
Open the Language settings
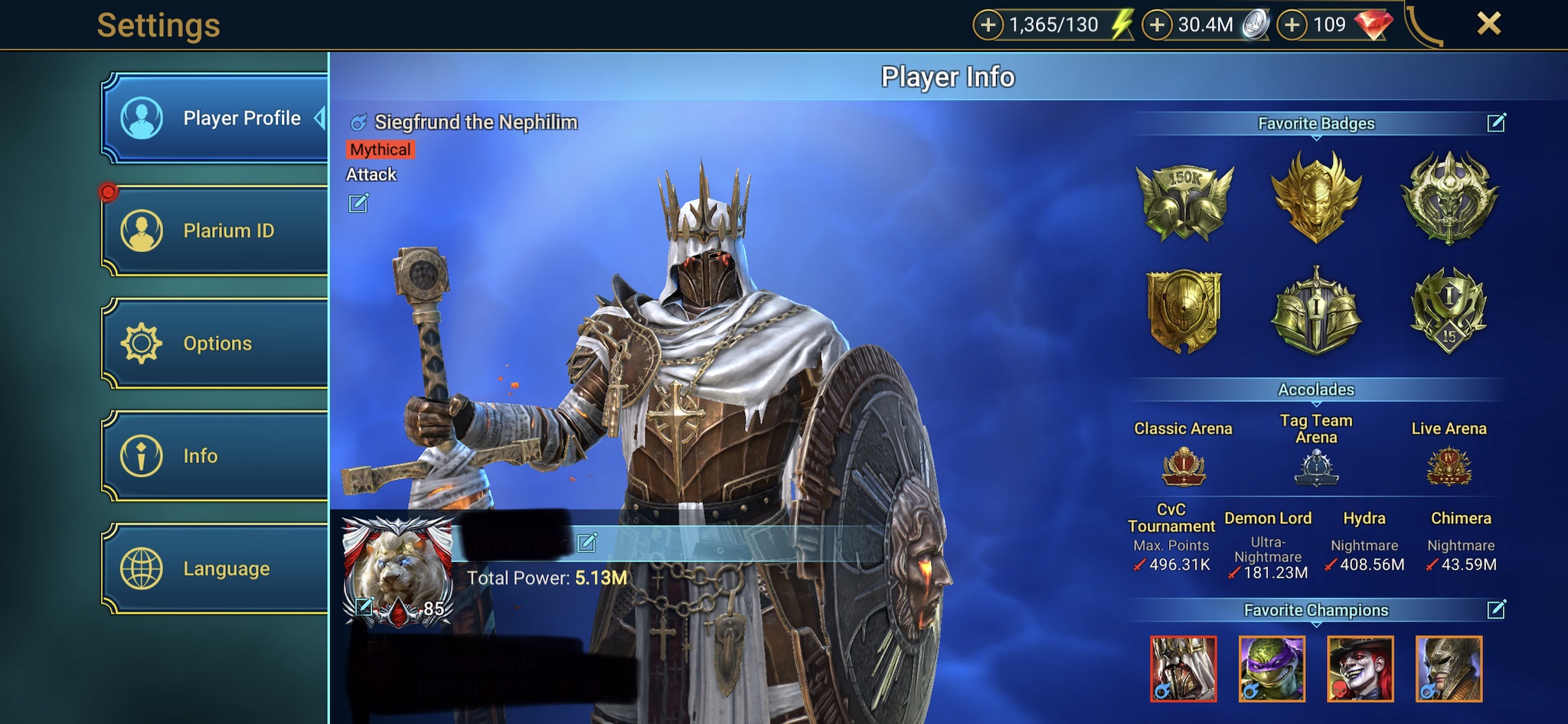(216, 569)
